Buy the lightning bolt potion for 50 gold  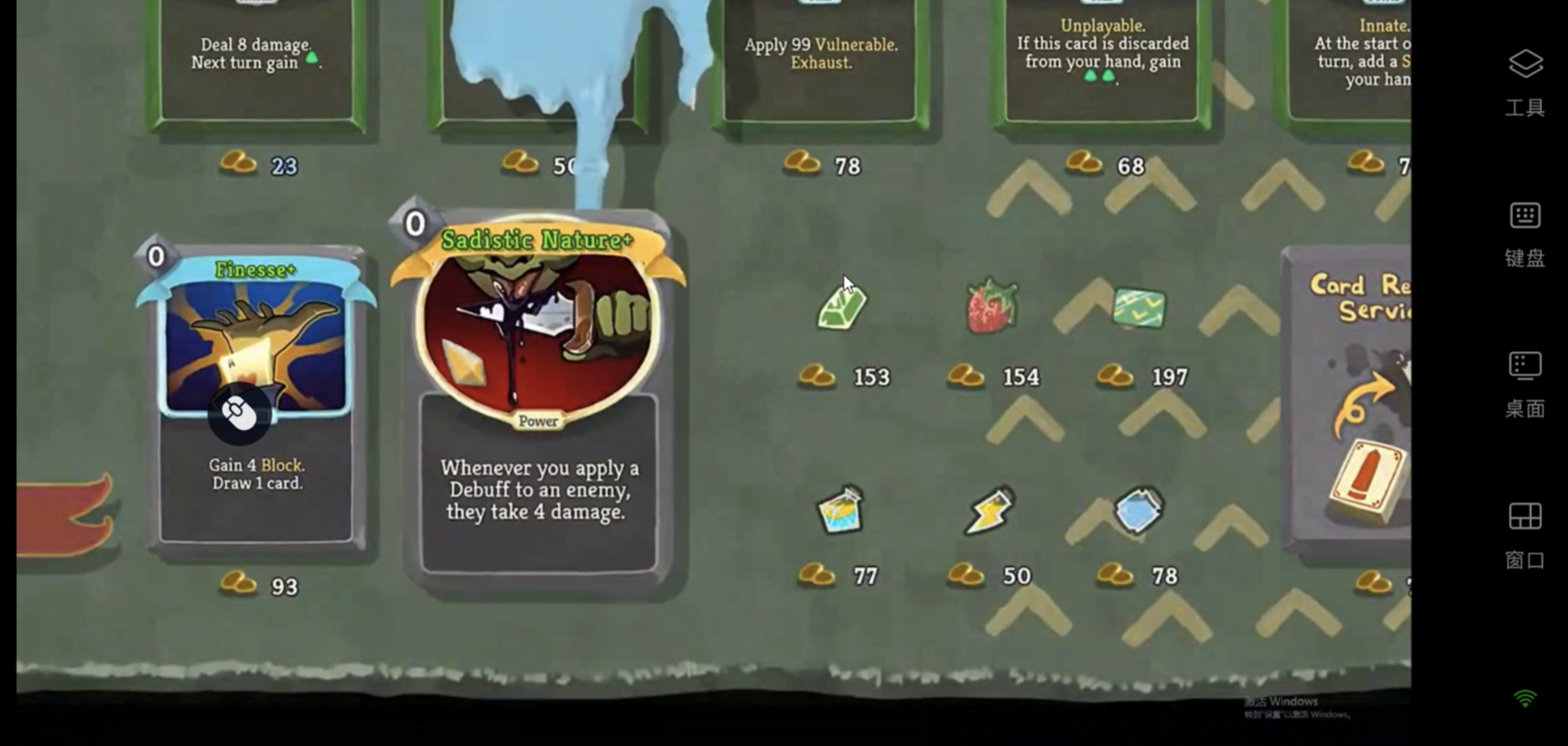pos(989,510)
